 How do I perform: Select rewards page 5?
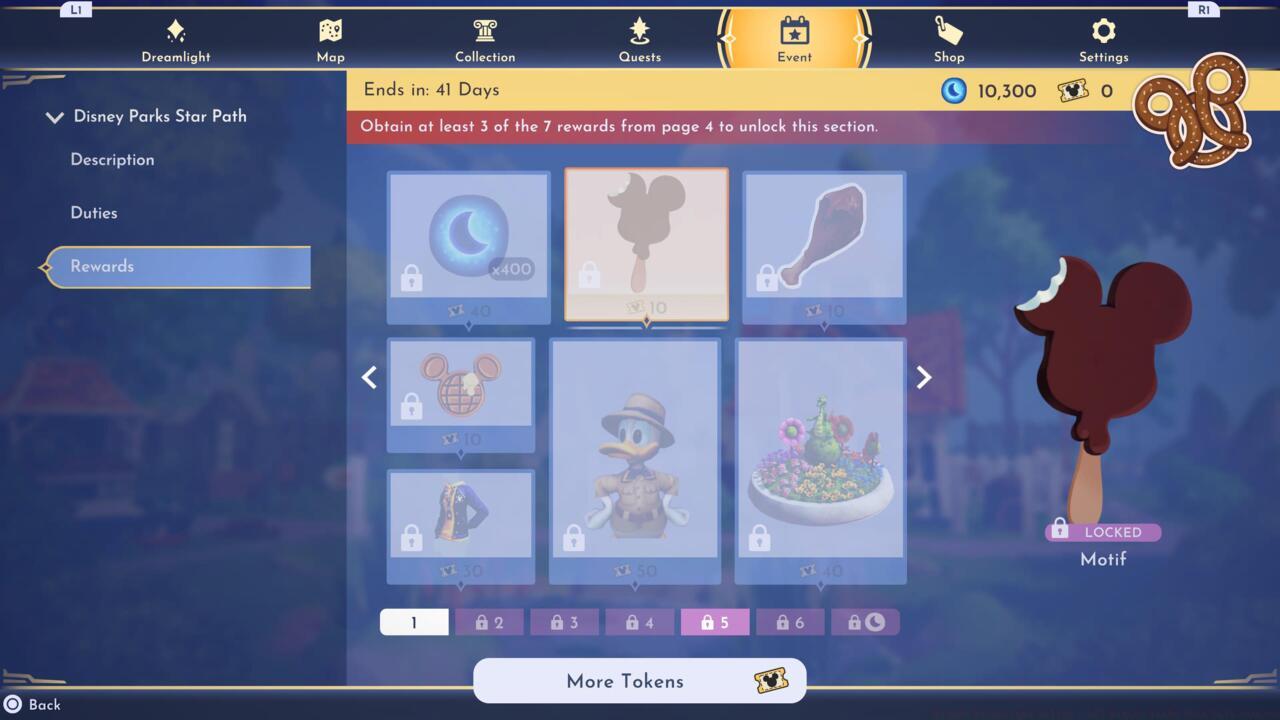(714, 621)
